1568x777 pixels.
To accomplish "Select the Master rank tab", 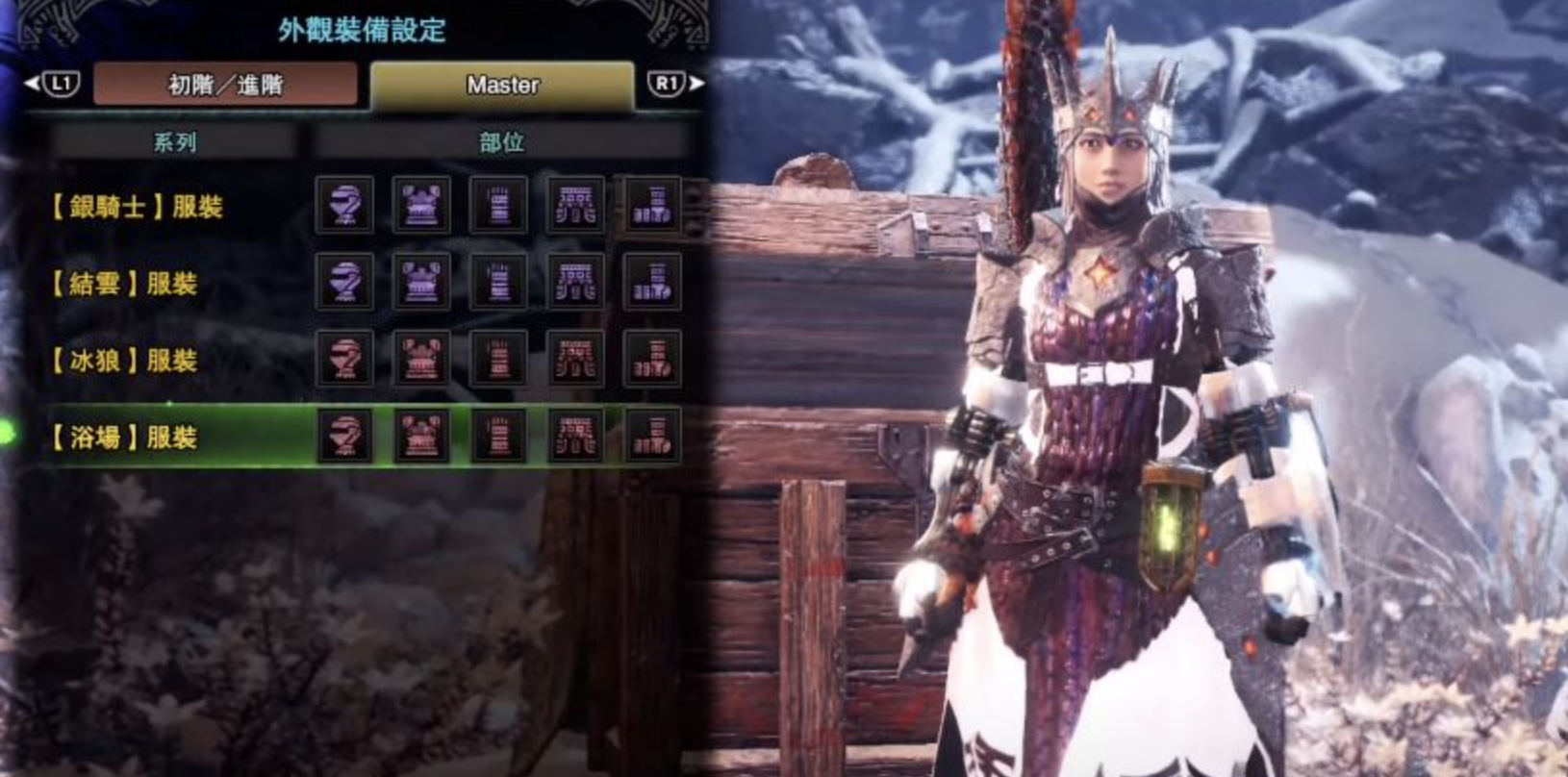I will [x=502, y=85].
